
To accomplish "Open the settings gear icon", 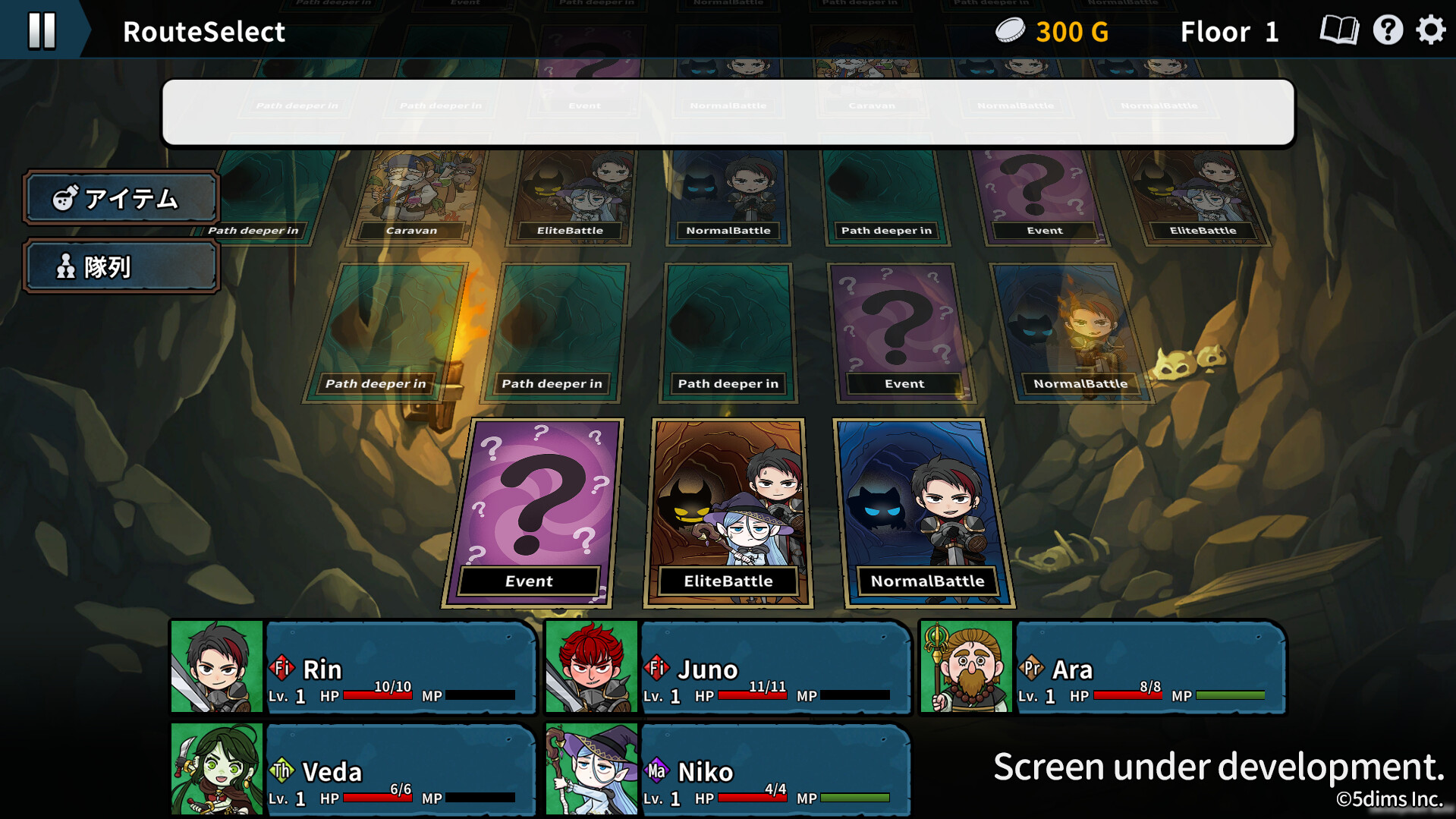I will [1429, 30].
